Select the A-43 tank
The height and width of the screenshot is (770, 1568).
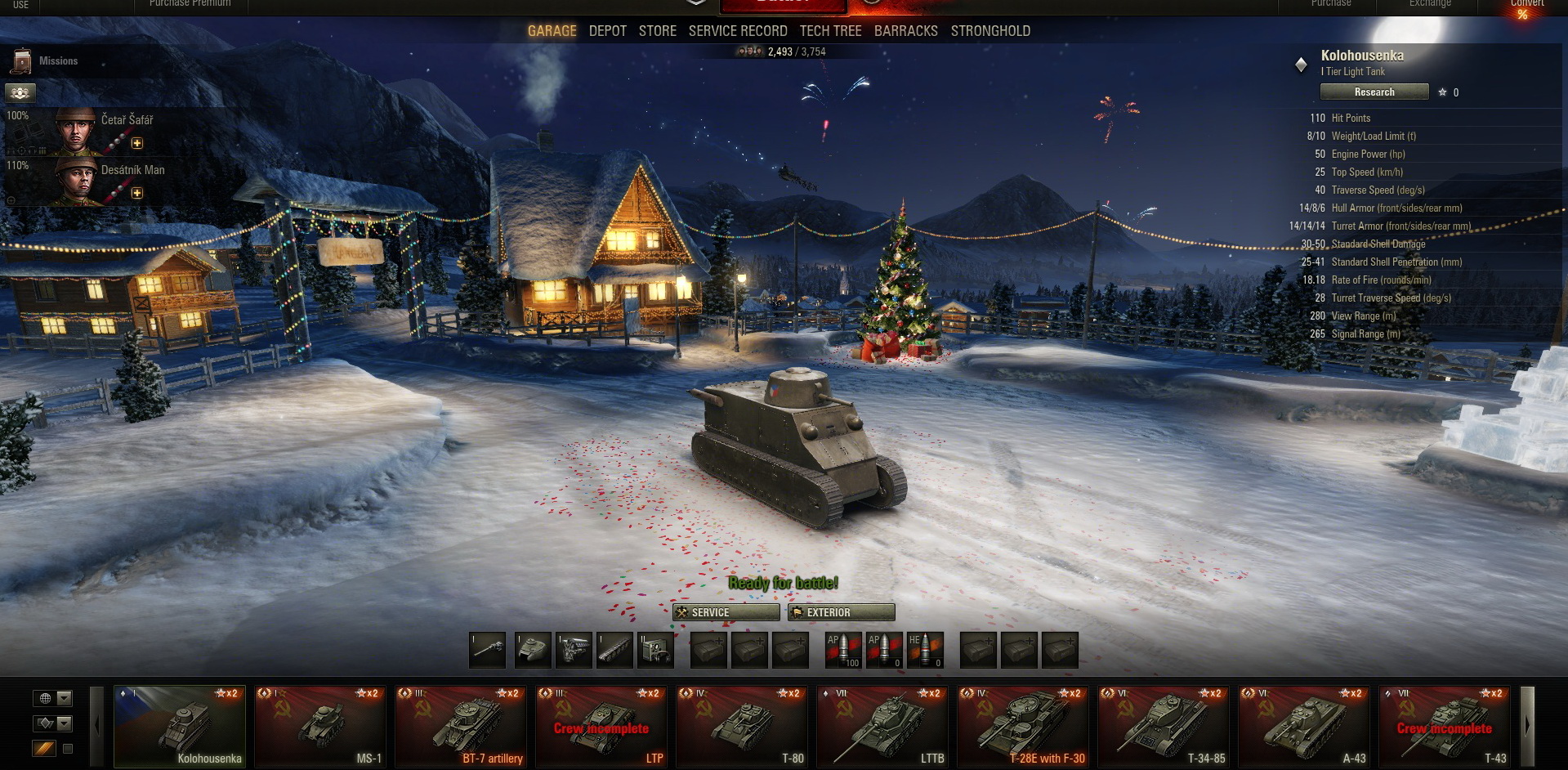coord(1304,727)
